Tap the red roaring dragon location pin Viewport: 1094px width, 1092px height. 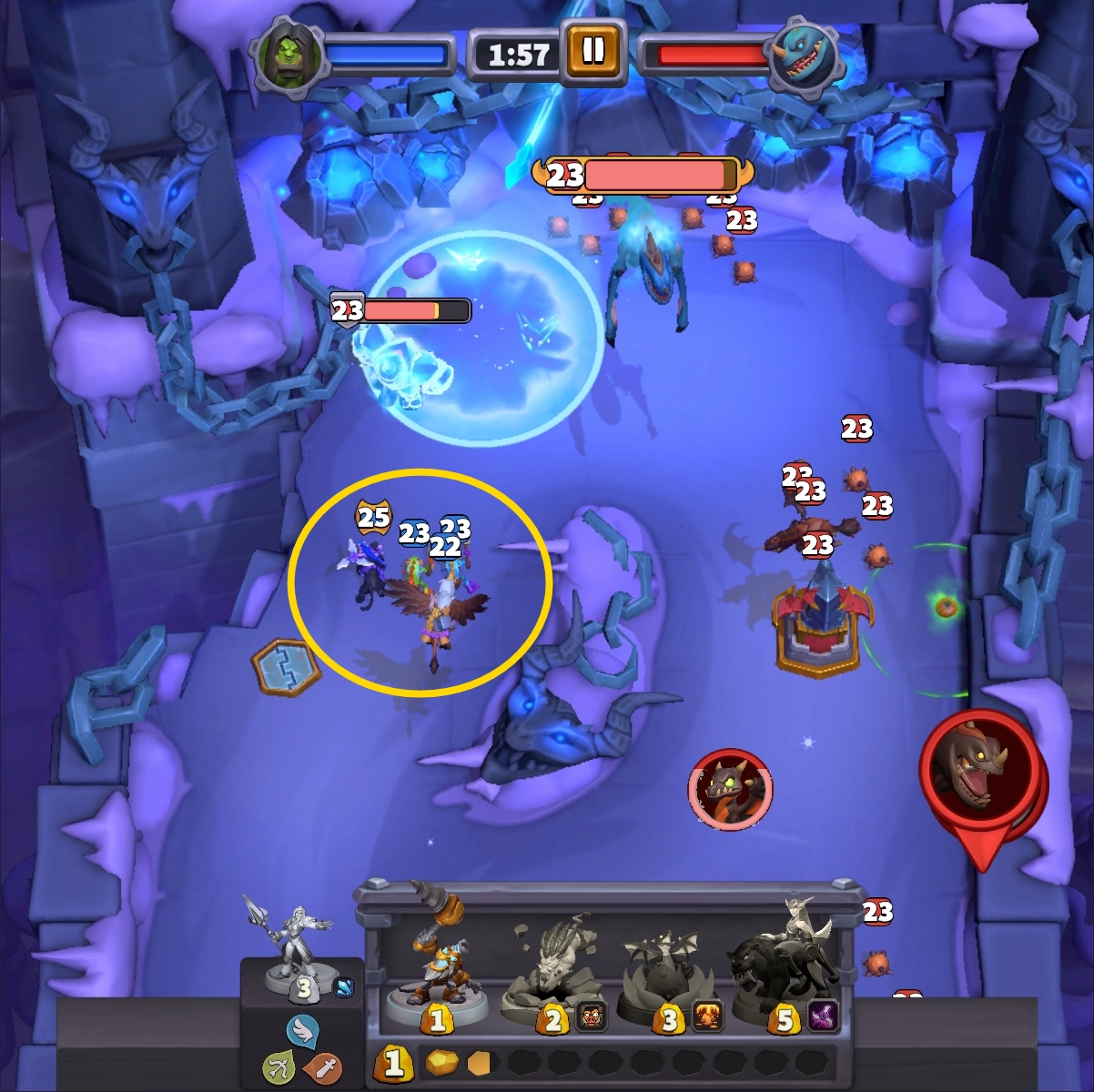pyautogui.click(x=981, y=772)
